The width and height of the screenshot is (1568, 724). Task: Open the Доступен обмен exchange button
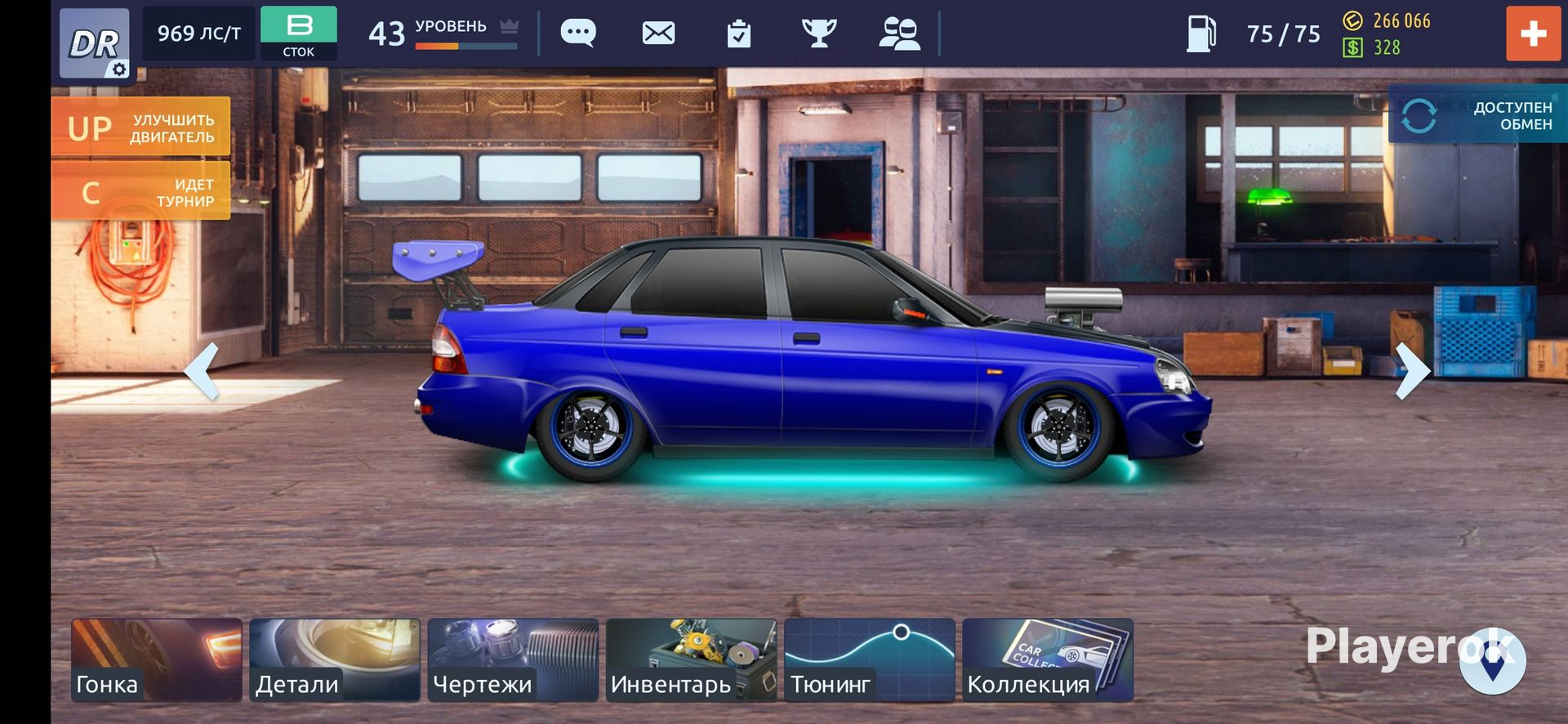click(1478, 115)
